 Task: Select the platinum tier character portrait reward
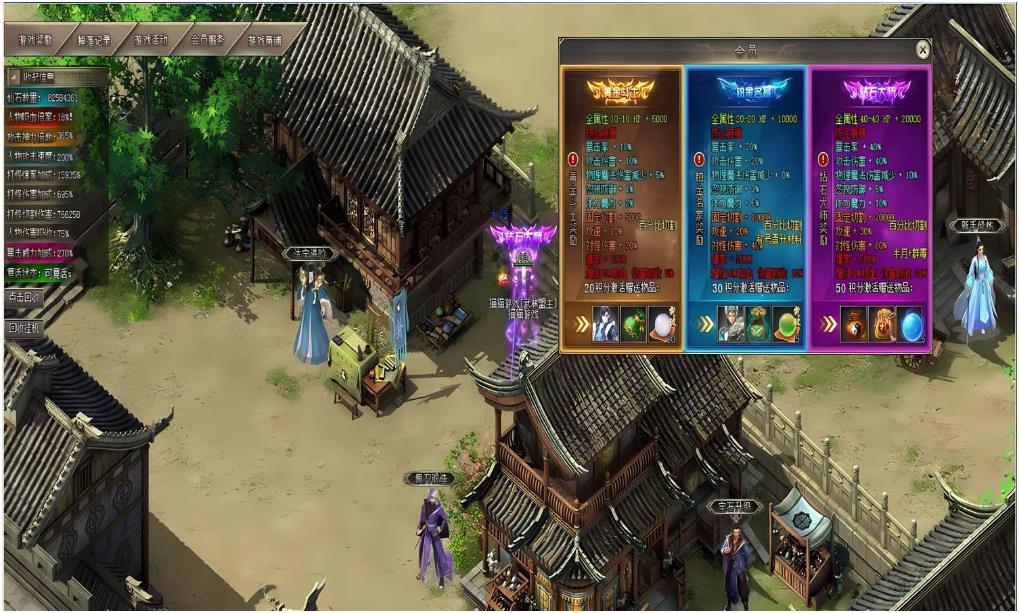731,324
